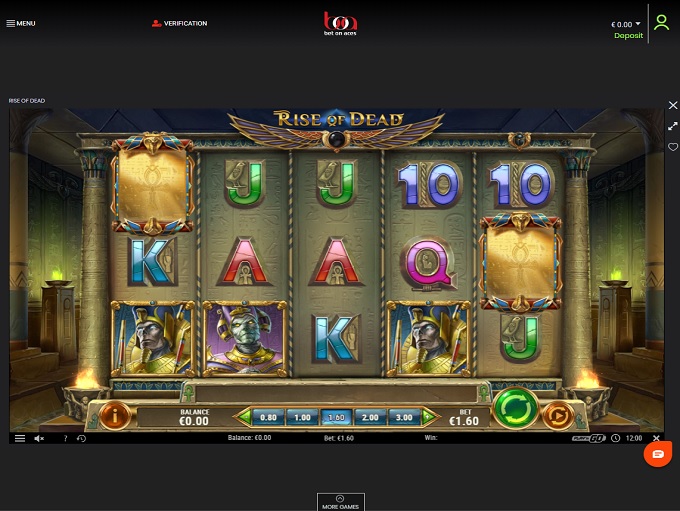The height and width of the screenshot is (511, 680).
Task: Expand the More Games panel
Action: tap(340, 502)
